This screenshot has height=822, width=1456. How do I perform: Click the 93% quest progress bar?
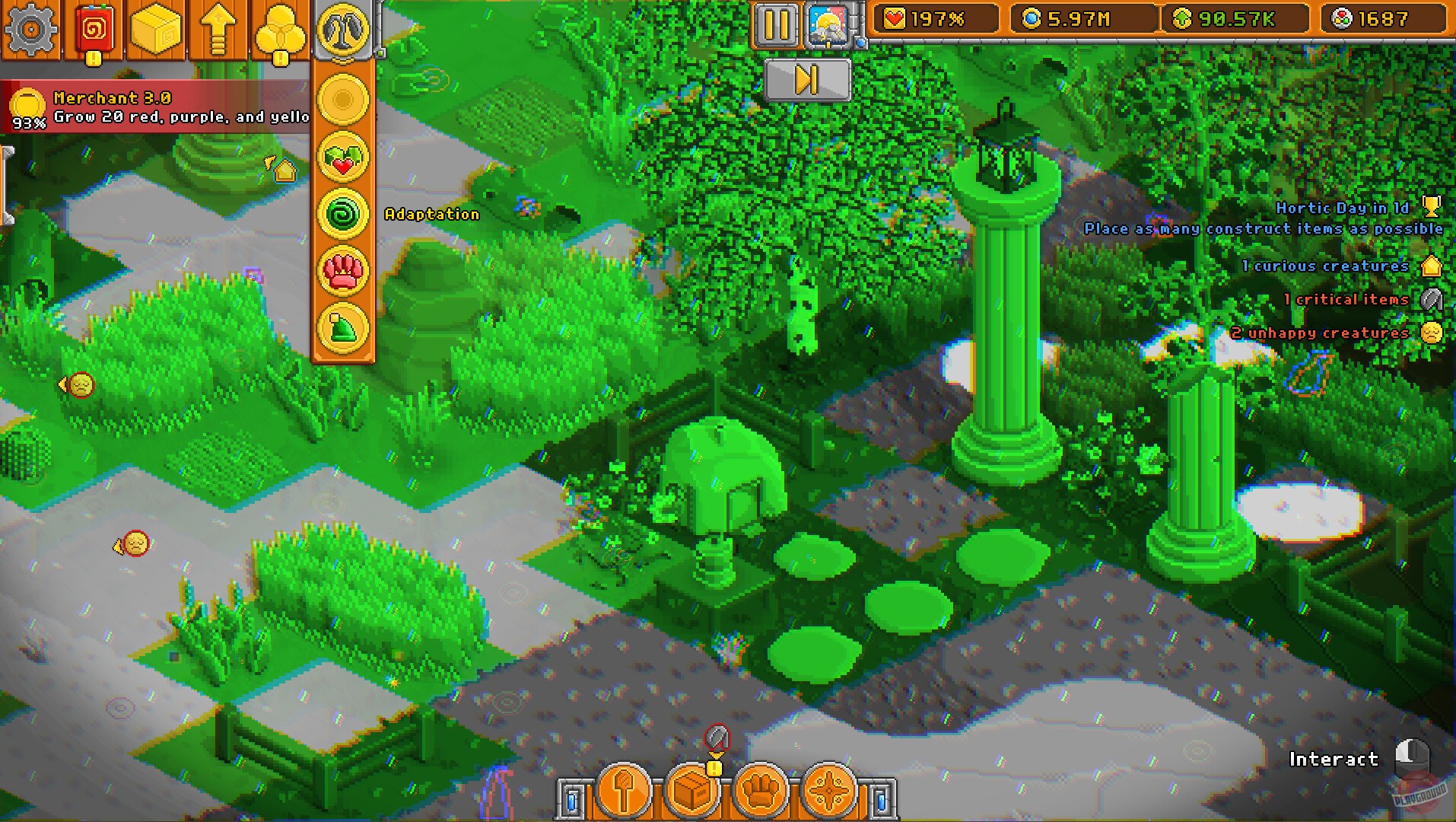pos(27,120)
